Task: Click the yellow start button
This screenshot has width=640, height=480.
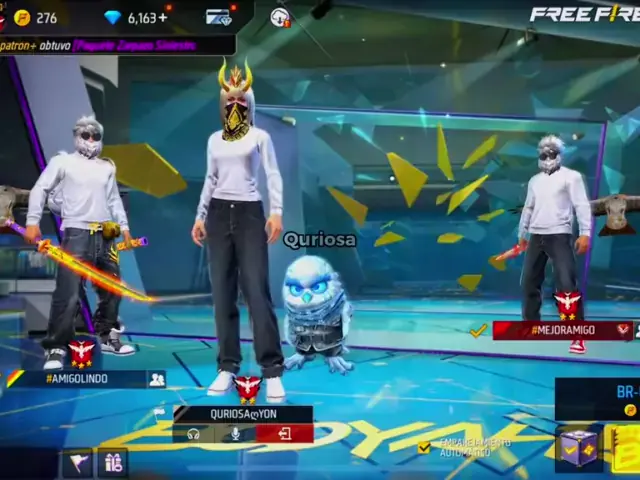Action: [x=624, y=448]
